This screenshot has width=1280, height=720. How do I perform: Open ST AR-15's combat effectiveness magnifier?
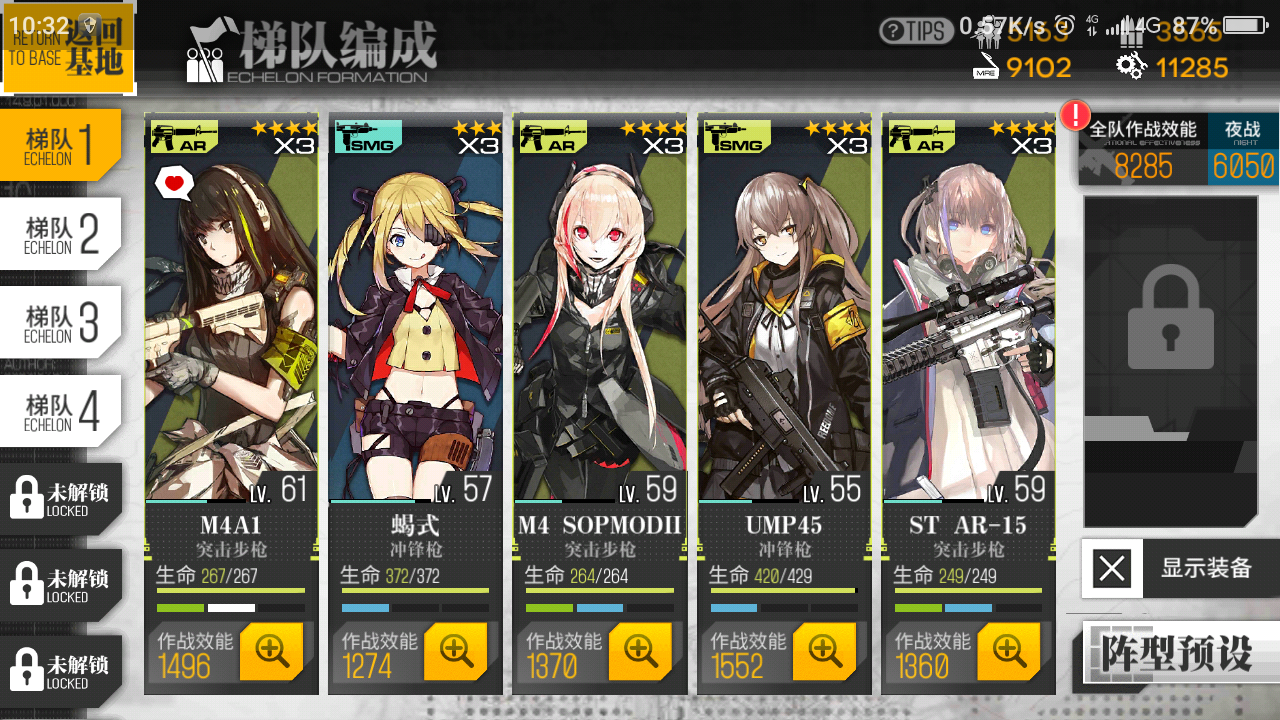(x=1008, y=652)
